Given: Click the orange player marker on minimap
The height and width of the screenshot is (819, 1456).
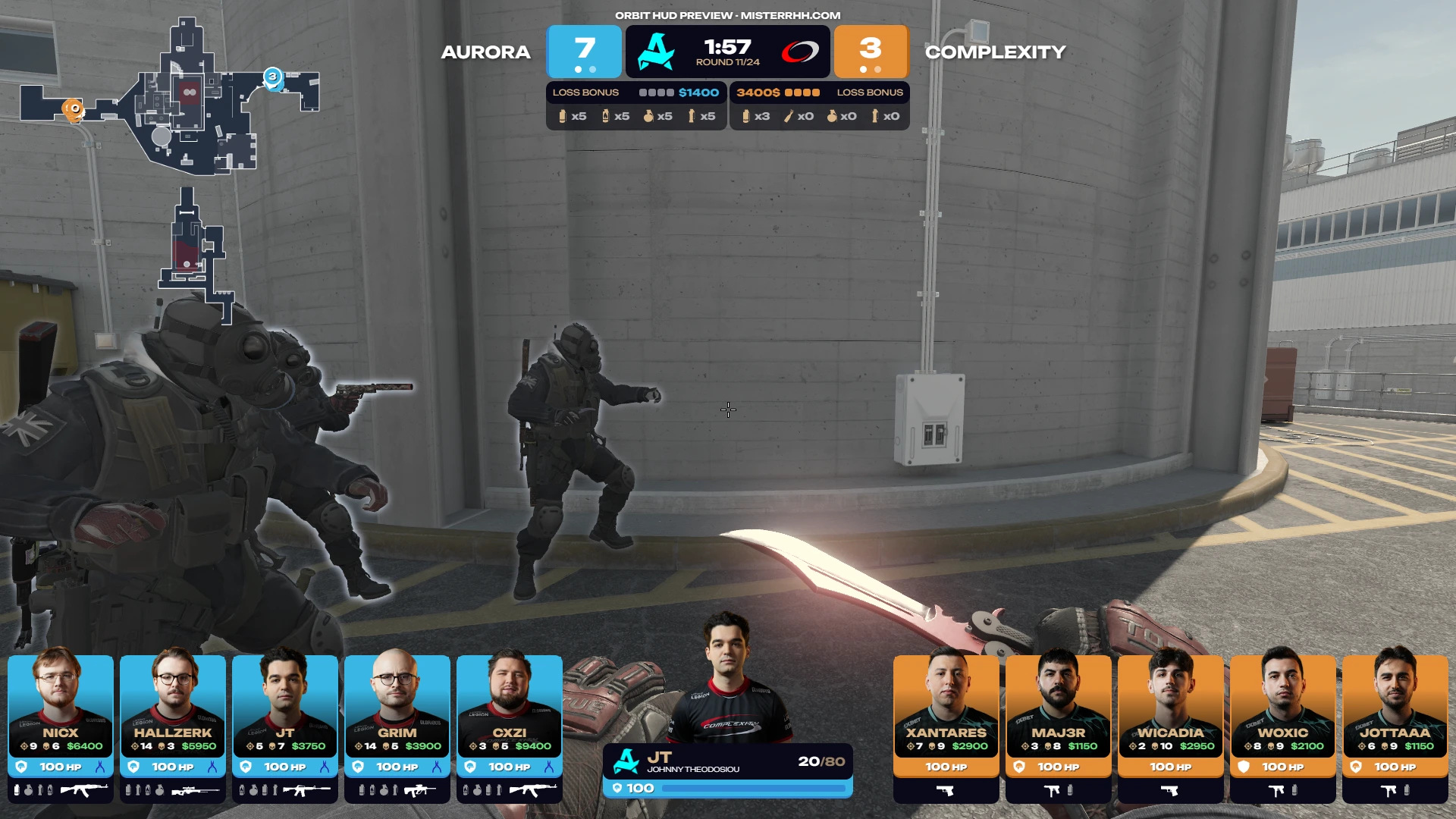Looking at the screenshot, I should [x=73, y=109].
